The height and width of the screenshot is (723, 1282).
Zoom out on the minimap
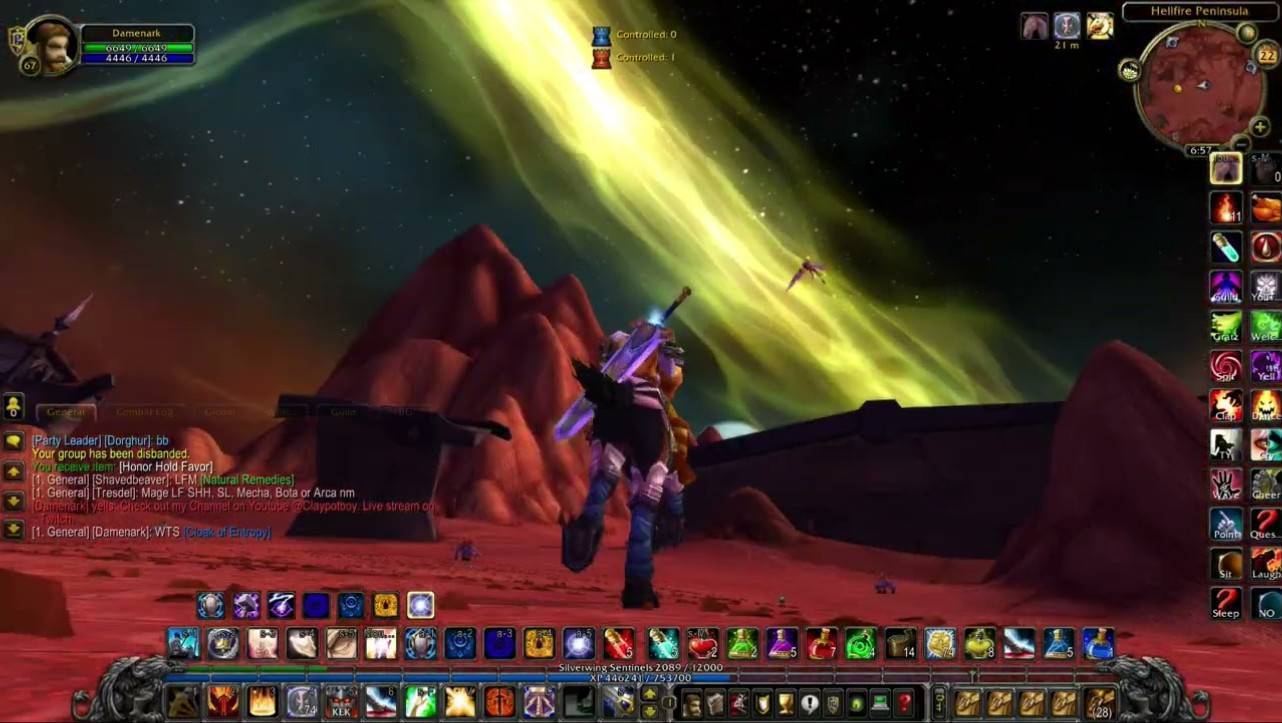(x=1240, y=145)
